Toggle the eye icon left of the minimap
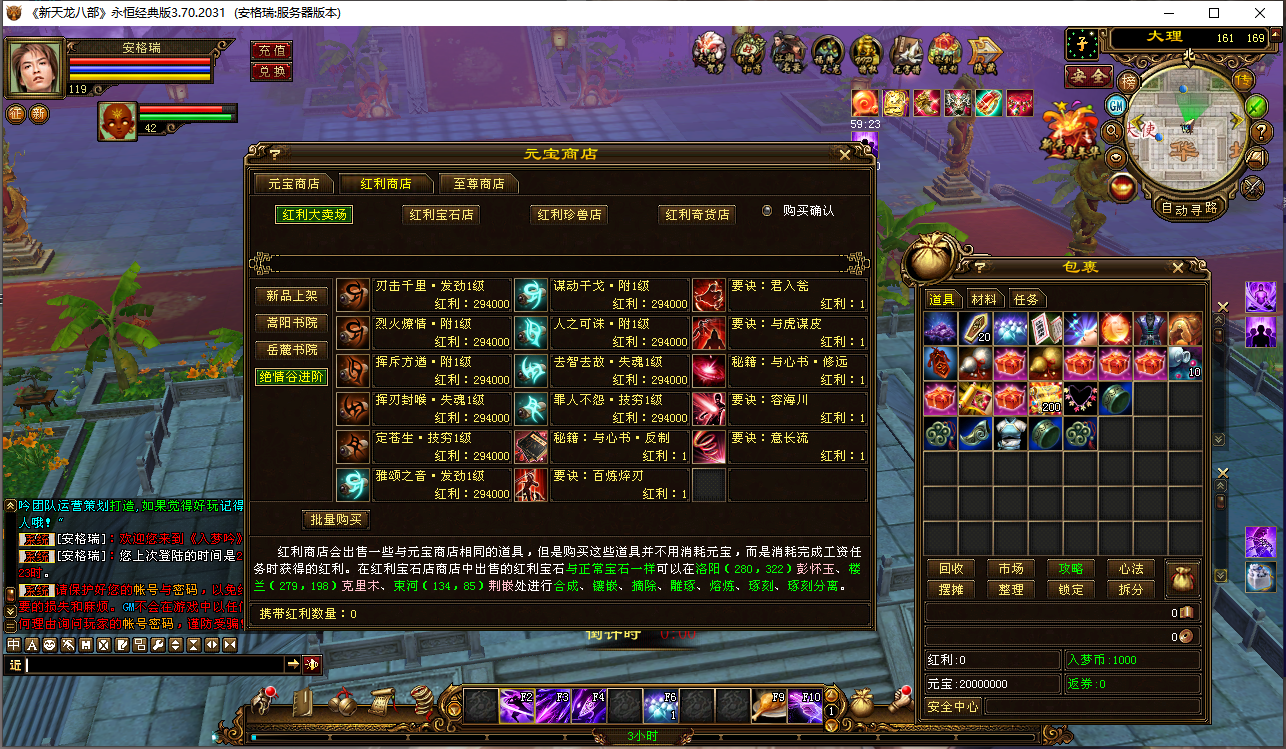Screen dimensions: 1286x749 click(x=1115, y=158)
